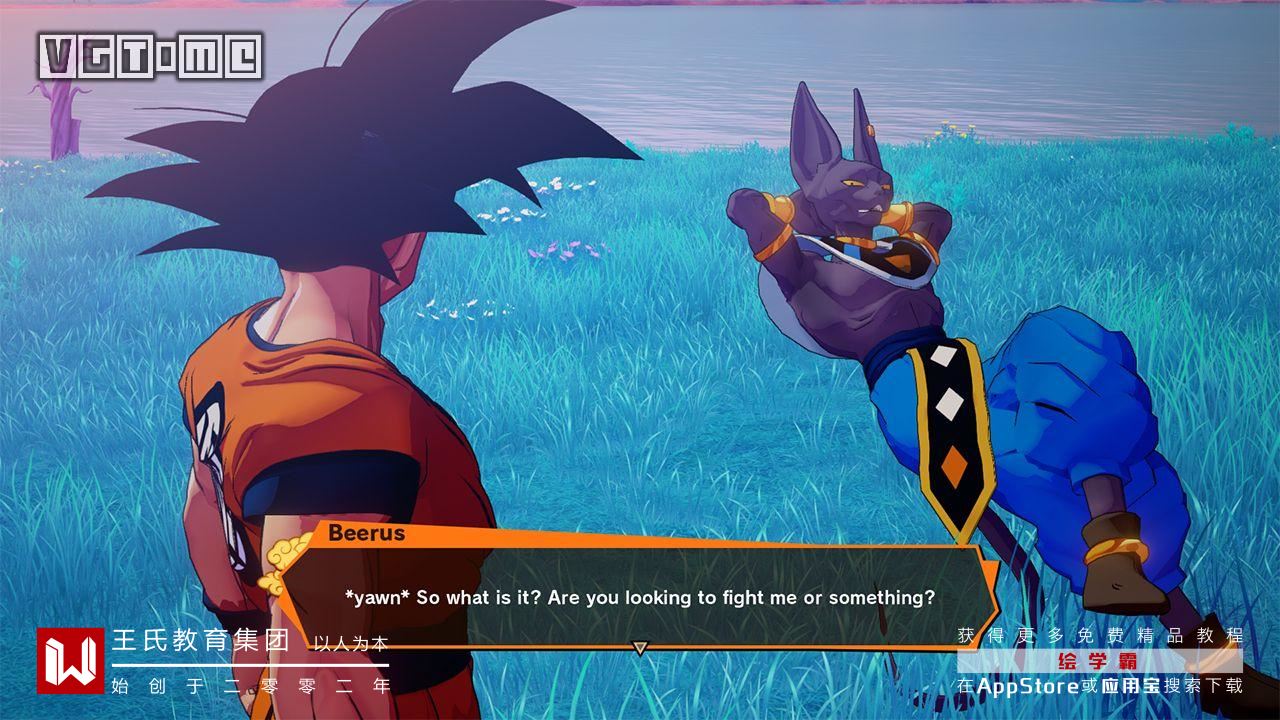Screen dimensions: 1280x720
Task: Click the Beerus dialogue box text
Action: (x=640, y=598)
